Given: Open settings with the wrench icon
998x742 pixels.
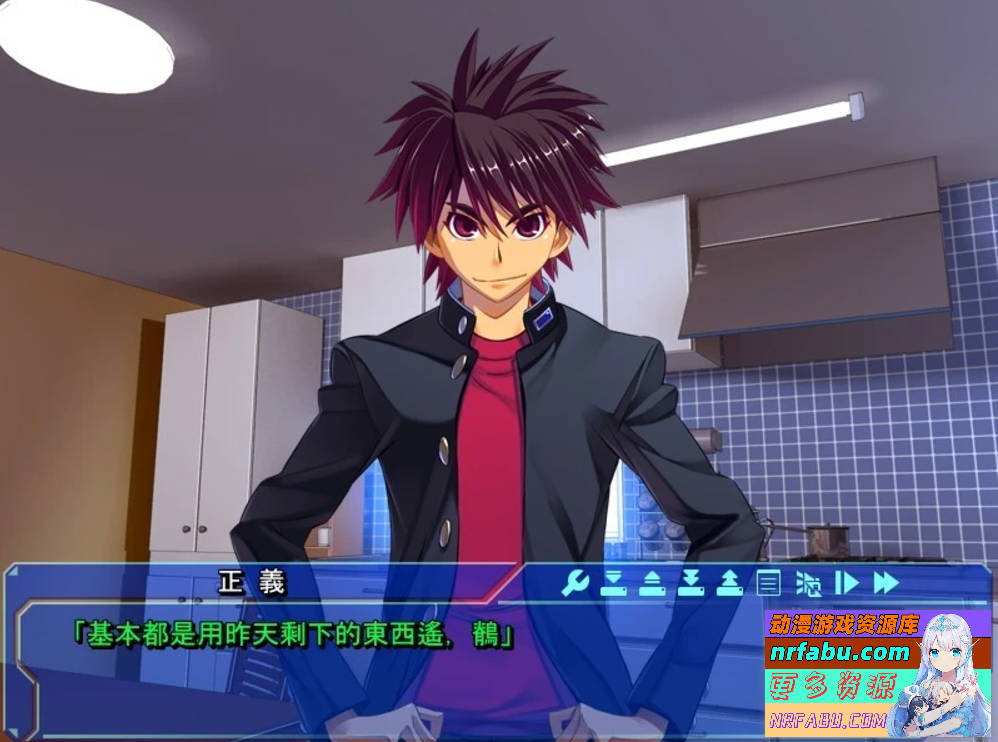Looking at the screenshot, I should click(575, 582).
